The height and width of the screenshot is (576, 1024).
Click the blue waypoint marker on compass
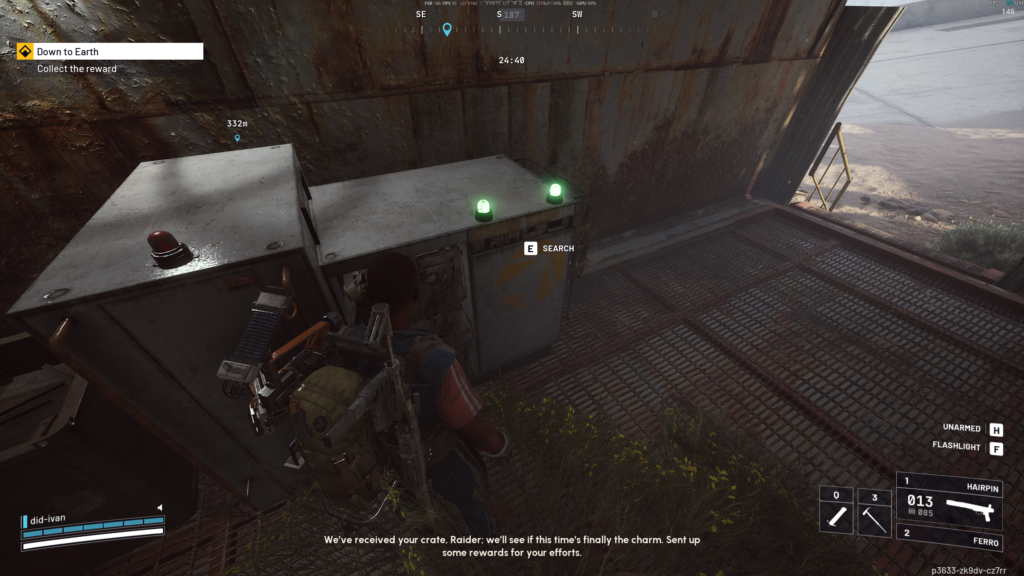(x=447, y=29)
